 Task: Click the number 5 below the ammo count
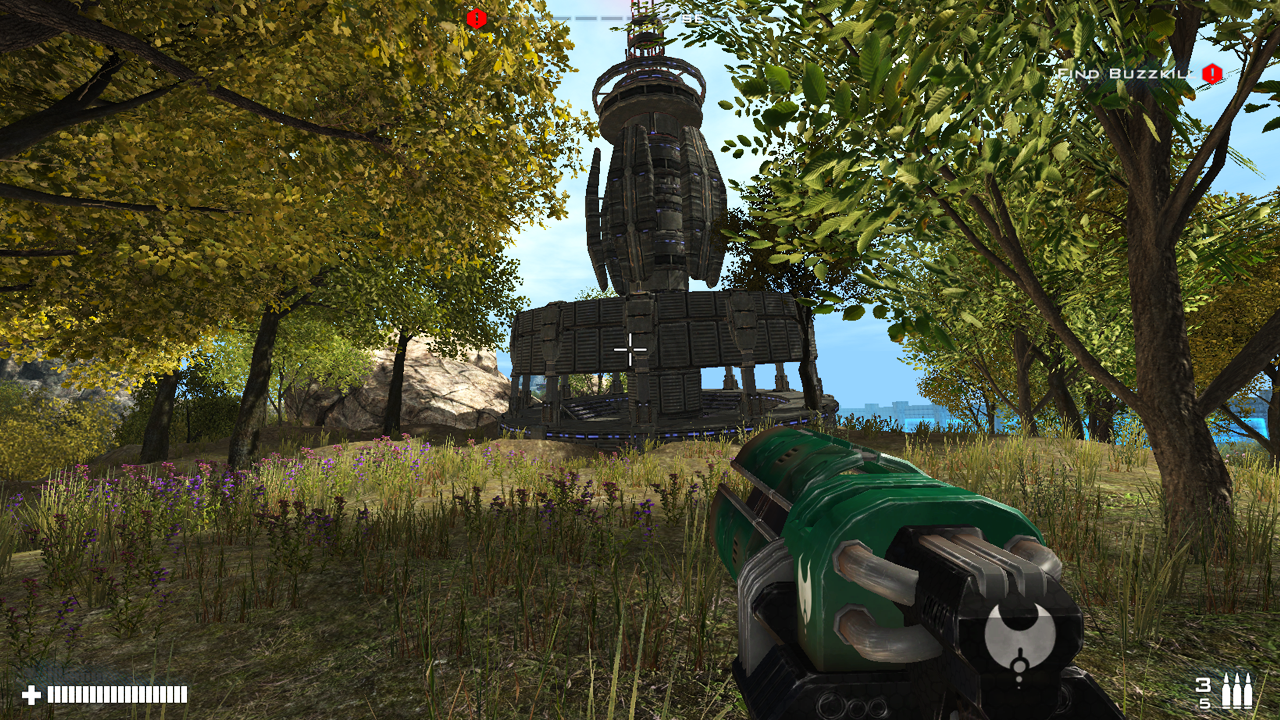(x=1206, y=703)
